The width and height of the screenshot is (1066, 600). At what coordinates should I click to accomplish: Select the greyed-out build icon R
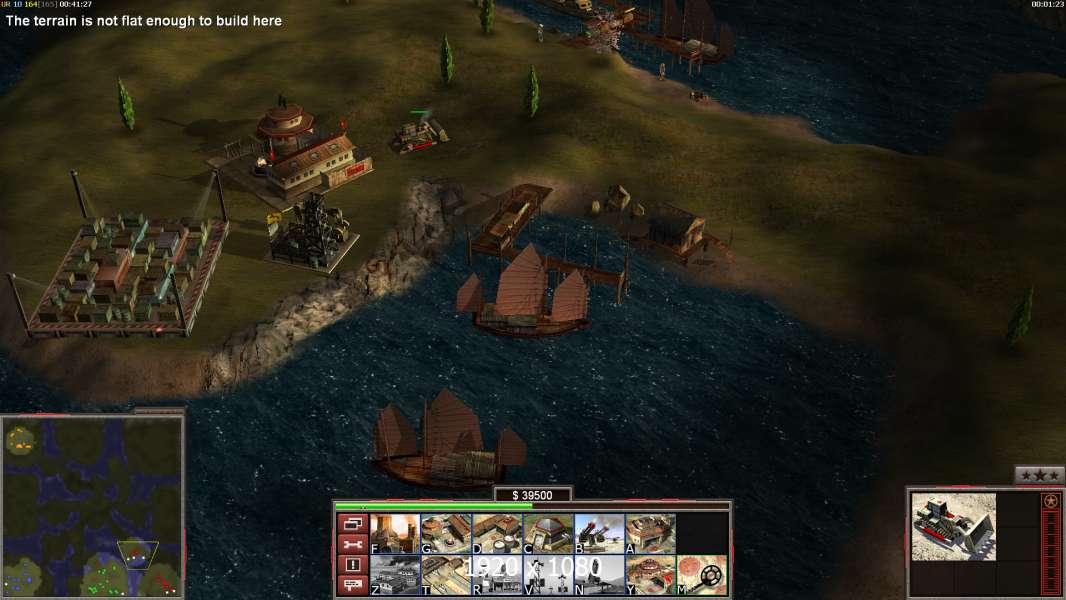[x=497, y=575]
